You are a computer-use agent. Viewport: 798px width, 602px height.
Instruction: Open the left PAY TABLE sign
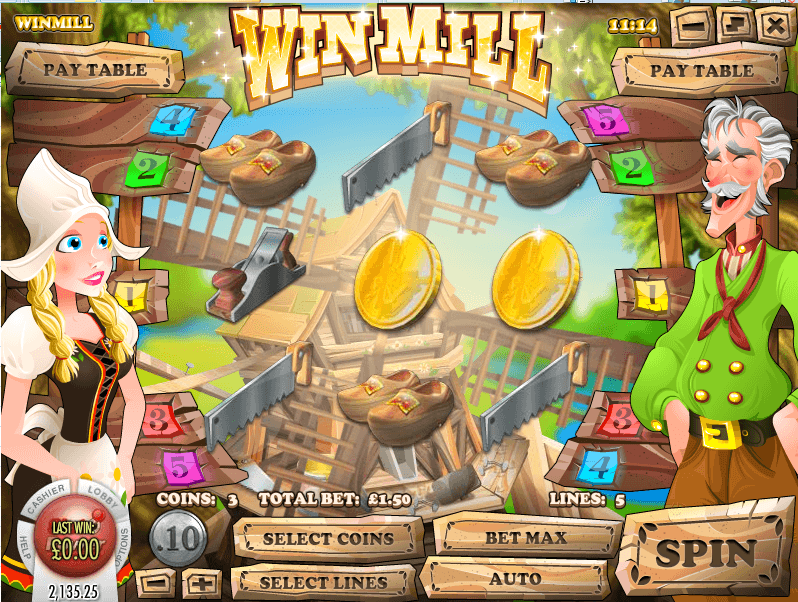94,70
